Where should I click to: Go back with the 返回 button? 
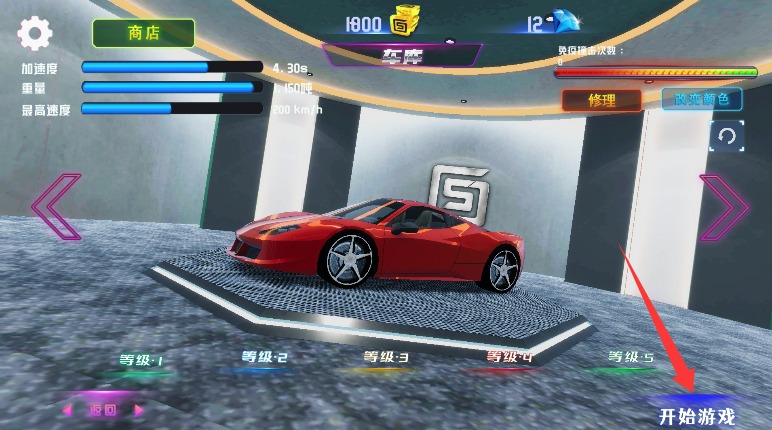[x=103, y=409]
